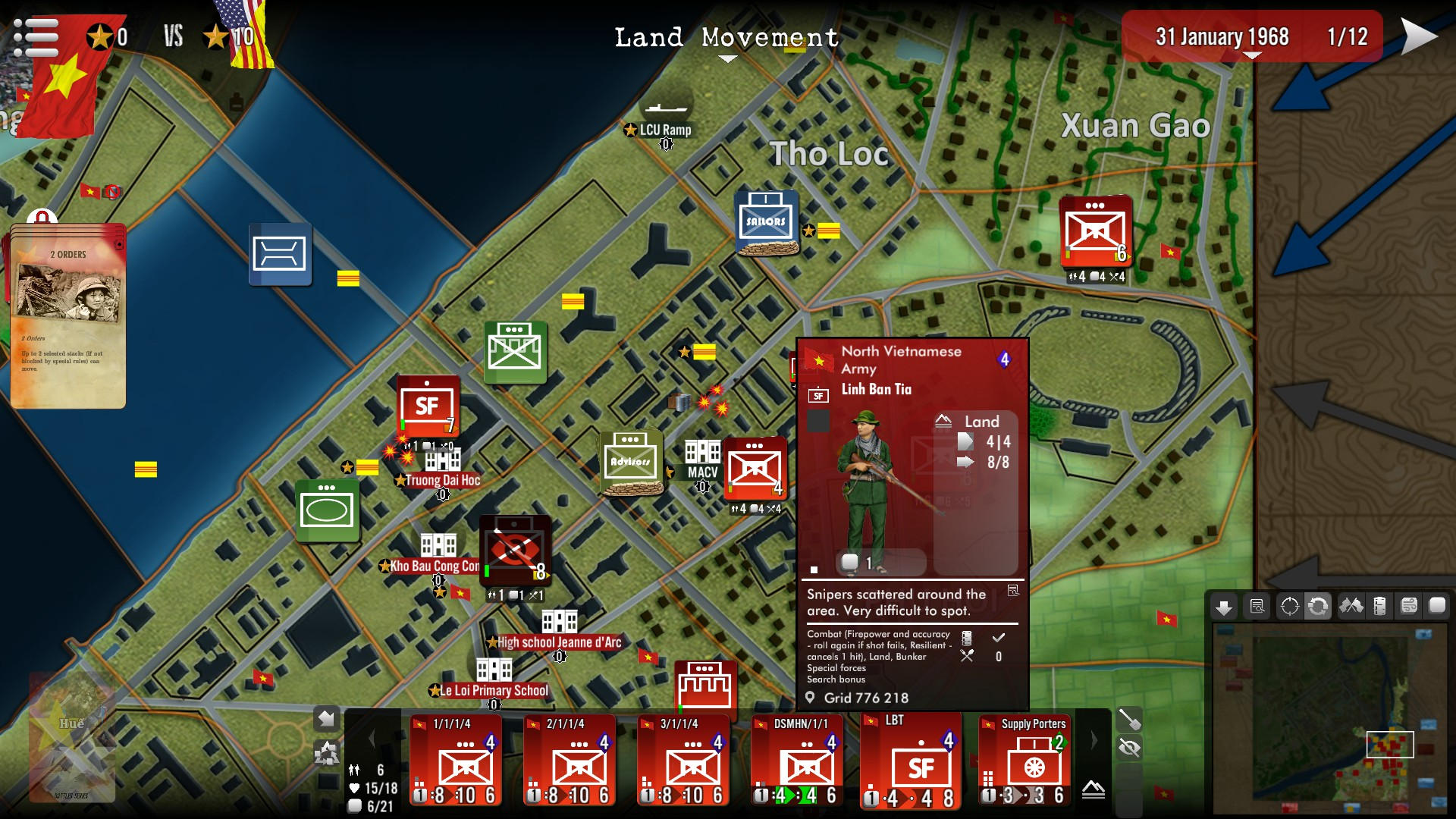Click the crossed-flags icon on the minimap toolbar
Image resolution: width=1456 pixels, height=819 pixels.
tap(1351, 607)
